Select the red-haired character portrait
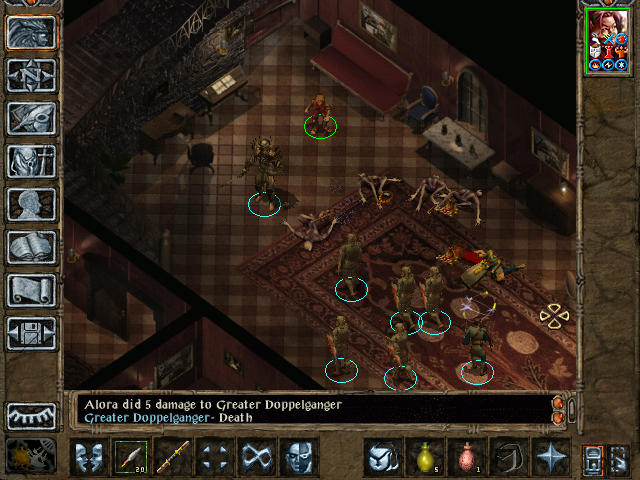Viewport: 640px width, 480px height. 607,40
